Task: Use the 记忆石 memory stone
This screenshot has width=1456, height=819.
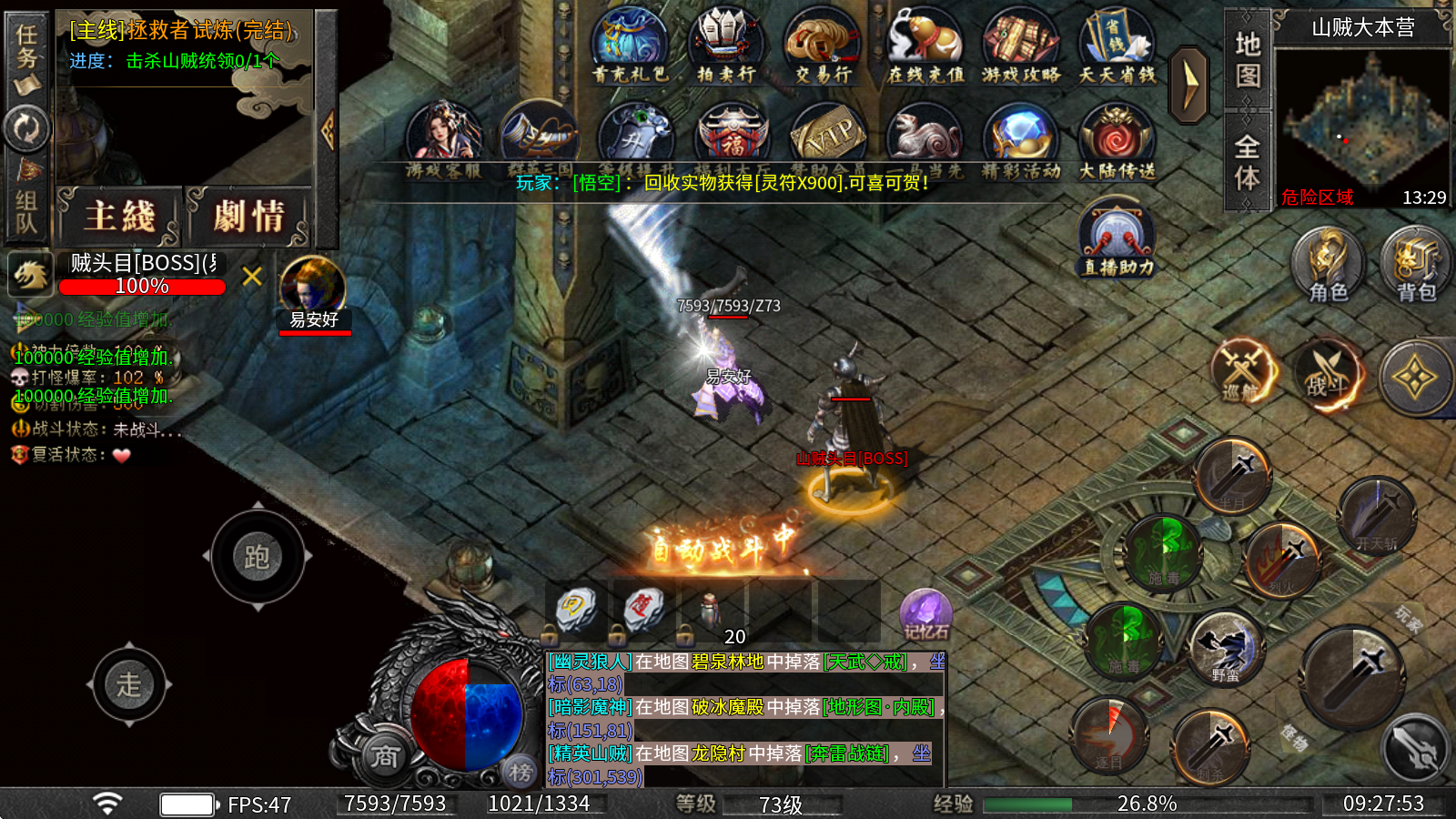Action: pyautogui.click(x=925, y=615)
